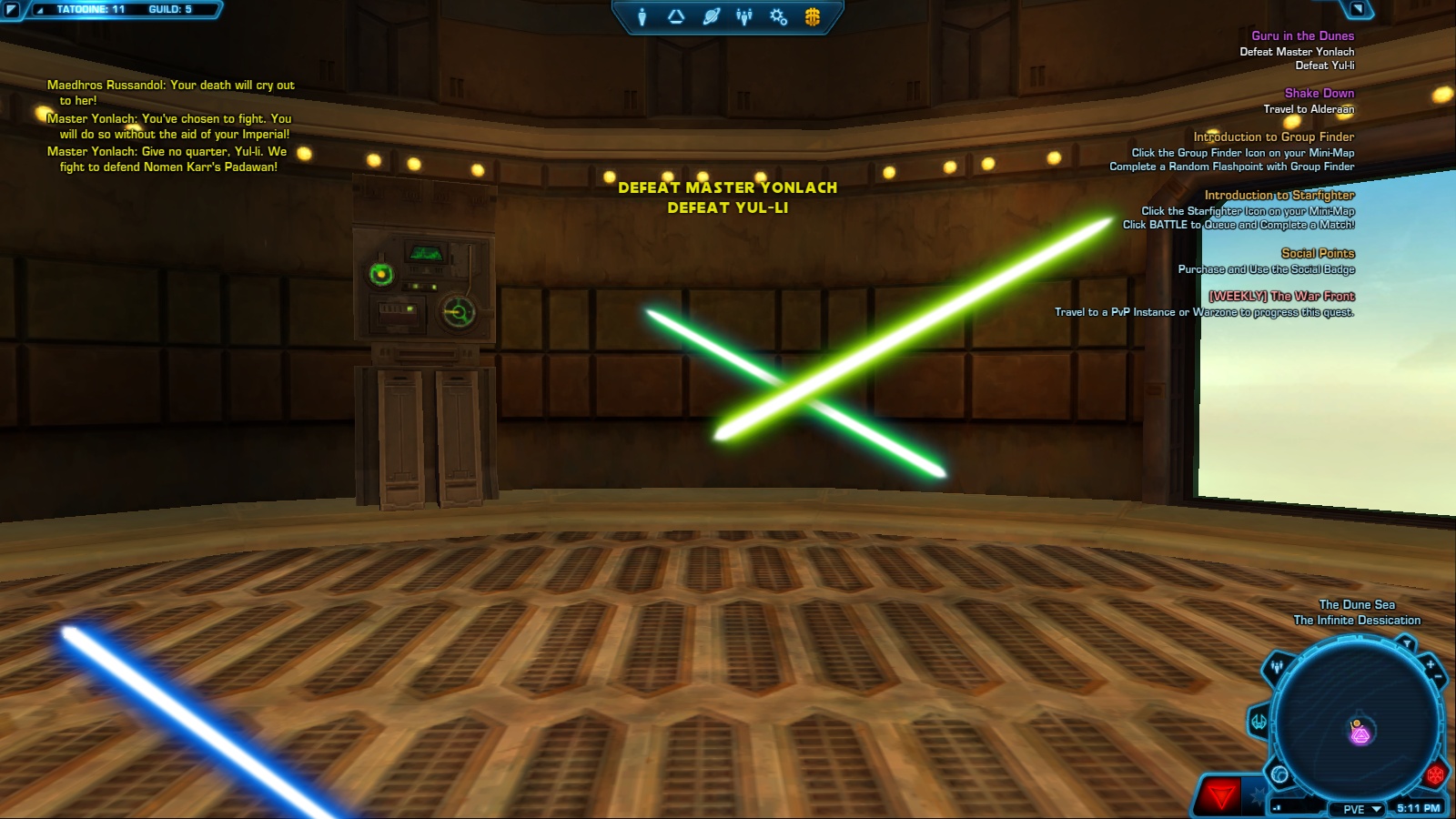The height and width of the screenshot is (819, 1456).
Task: Toggle the red triangle alert indicator bottom left
Action: (x=1219, y=796)
